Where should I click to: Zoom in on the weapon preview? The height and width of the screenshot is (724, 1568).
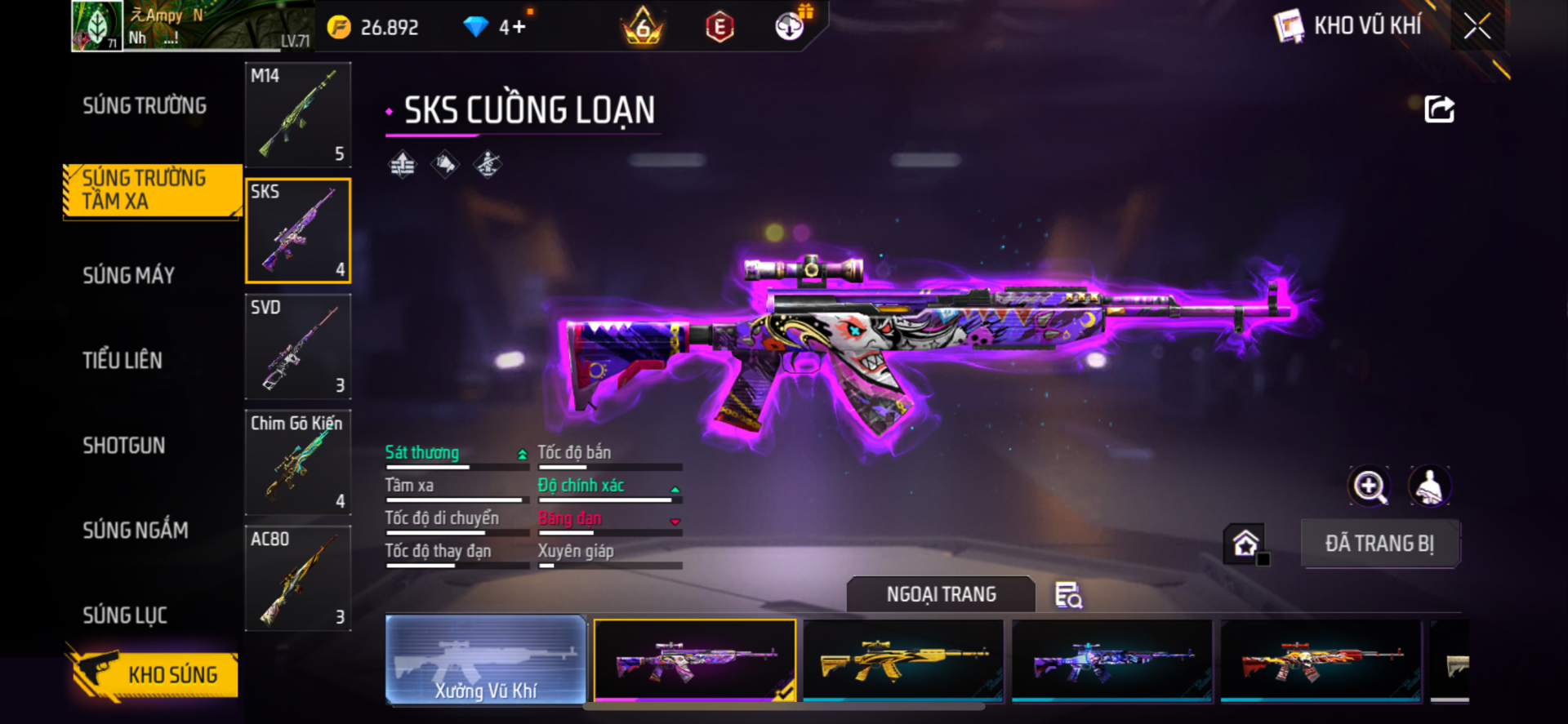[x=1370, y=486]
